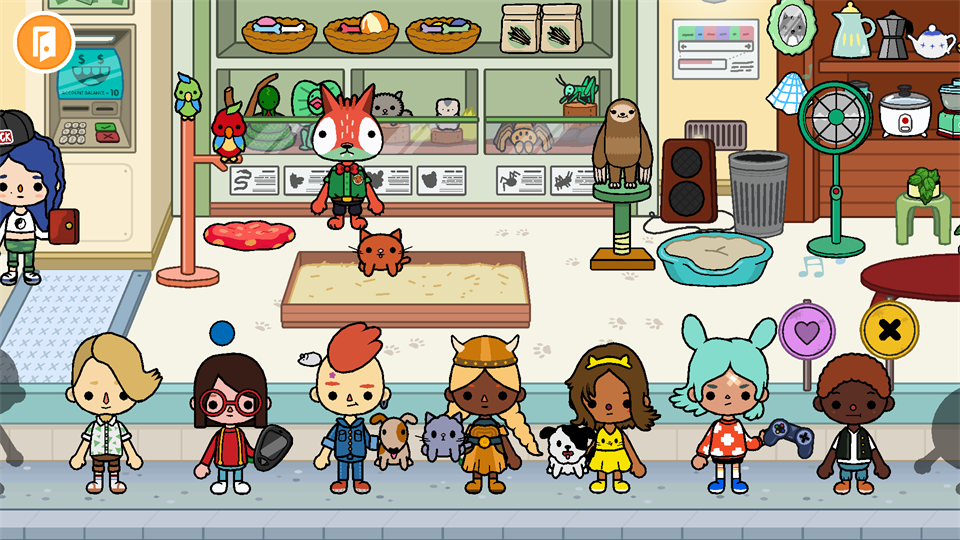Tap the orange door exit button
This screenshot has width=960, height=540.
pos(44,41)
